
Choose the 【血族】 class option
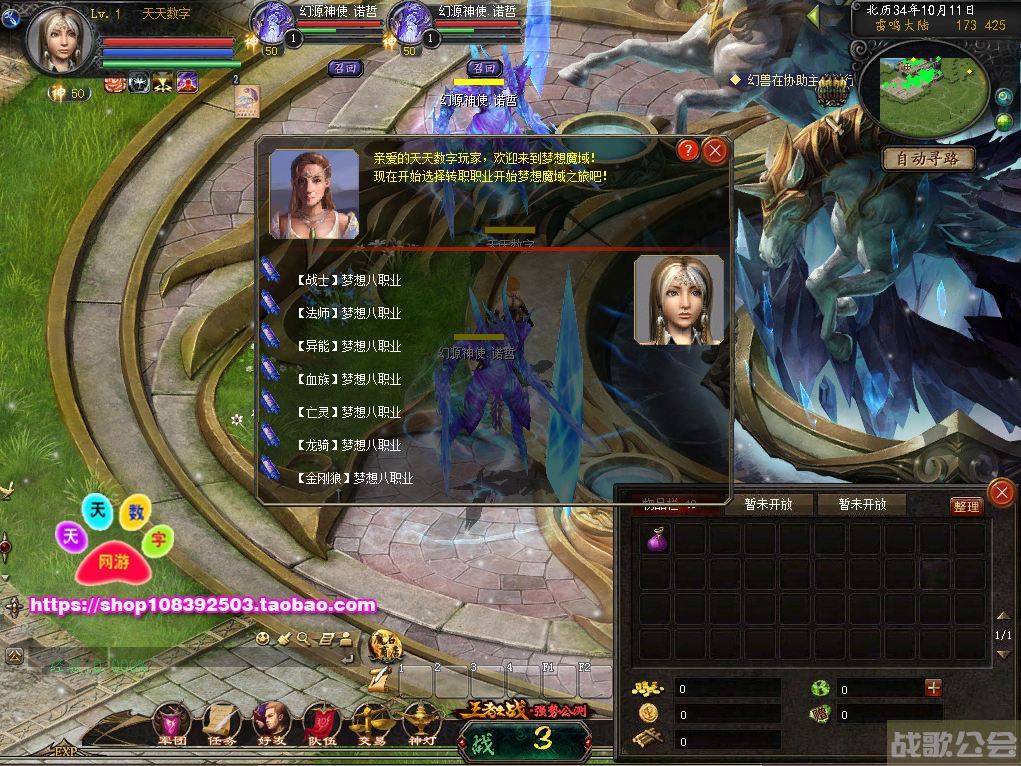click(x=348, y=380)
